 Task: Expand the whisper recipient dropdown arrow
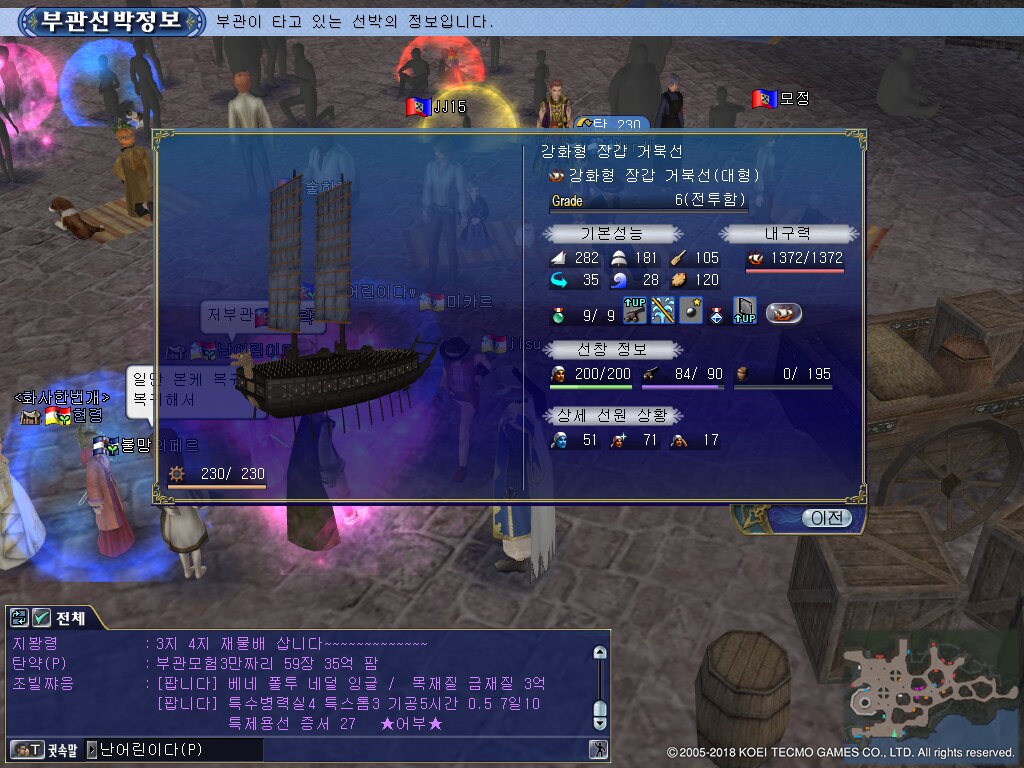coord(92,749)
